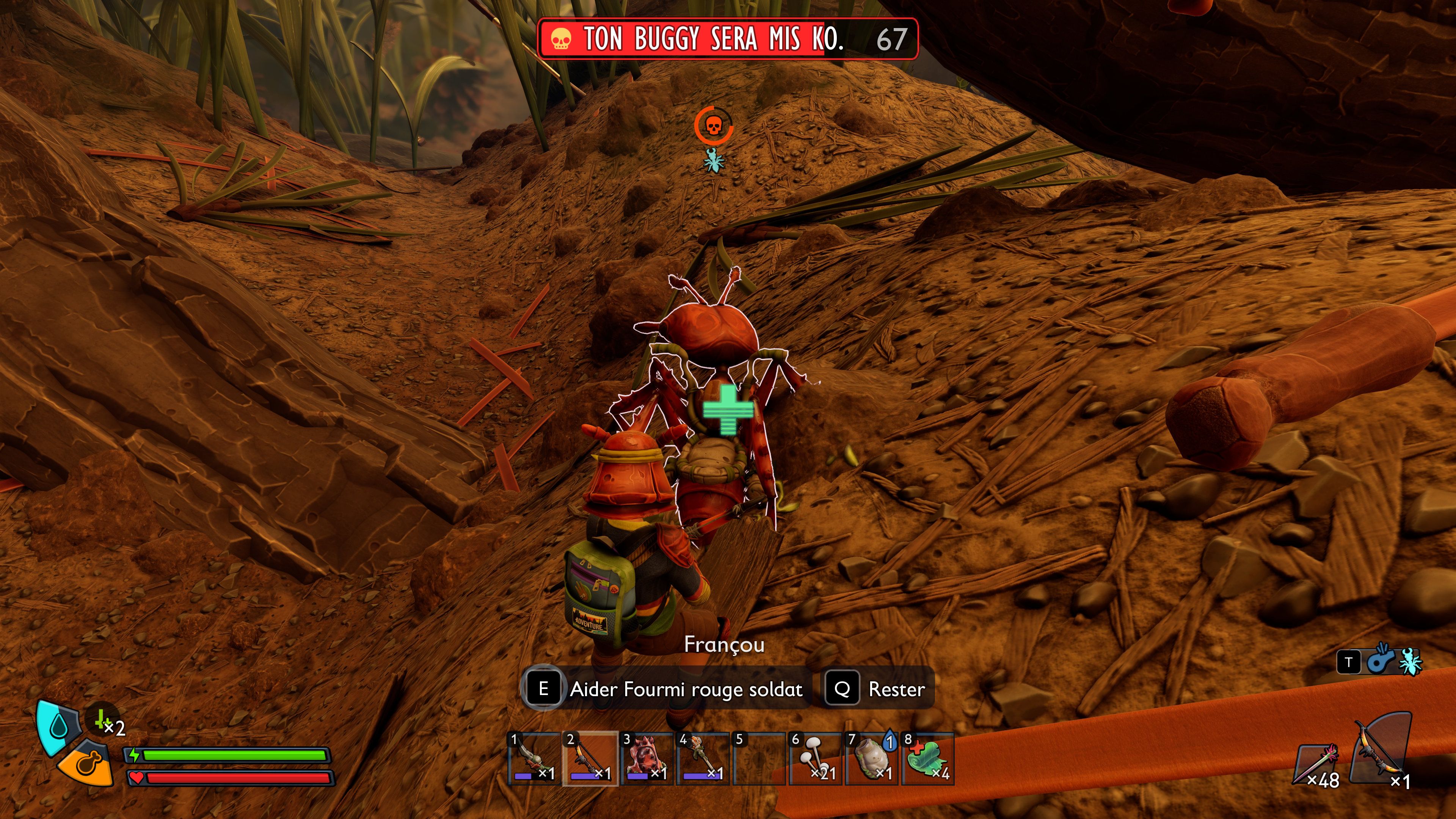Select the curved dagger in hotbar slot 1
Image resolution: width=1456 pixels, height=819 pixels.
point(533,758)
